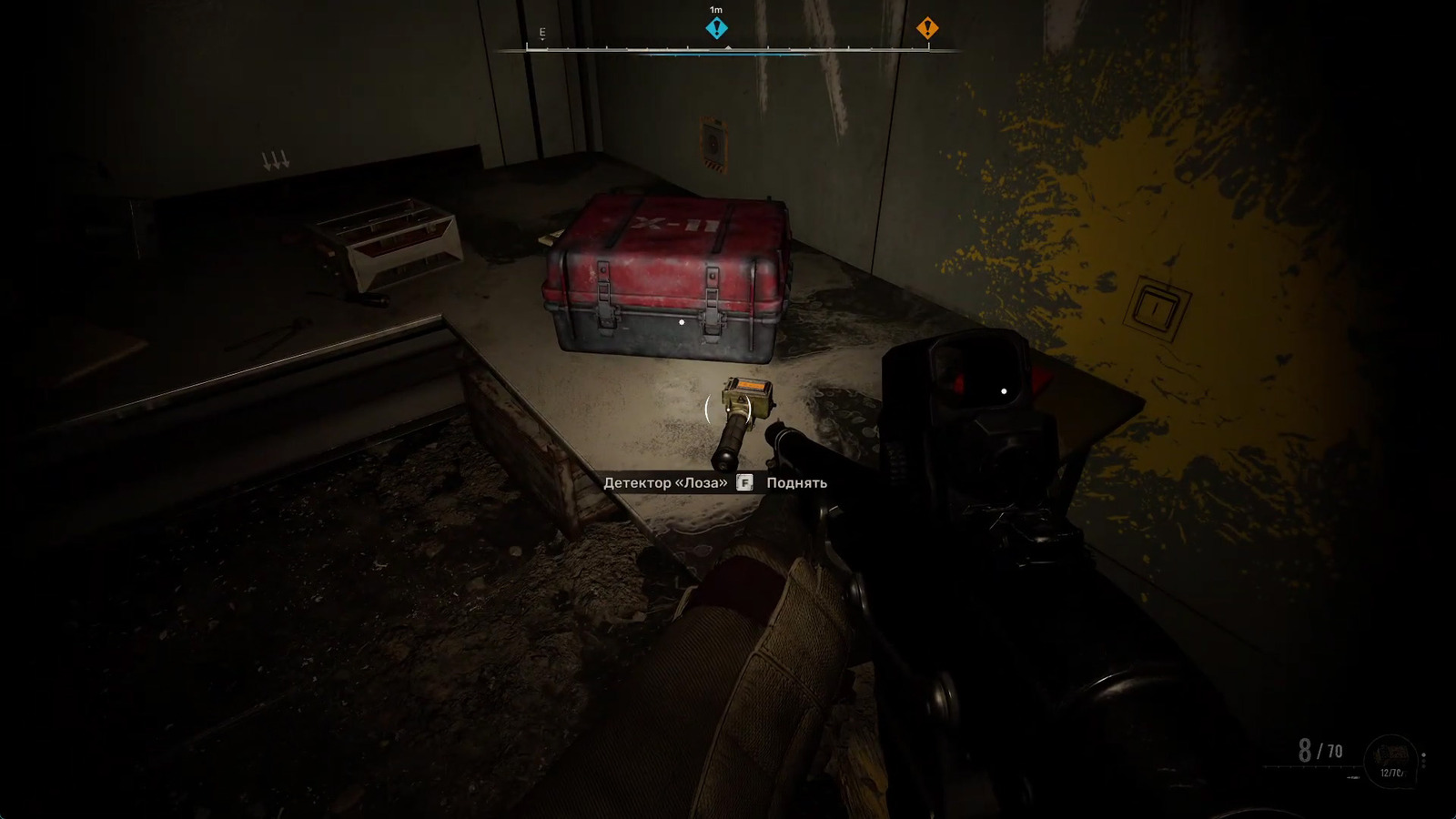Screen dimensions: 1456x819
Task: Select the blue objective marker on compass
Action: pos(717,28)
